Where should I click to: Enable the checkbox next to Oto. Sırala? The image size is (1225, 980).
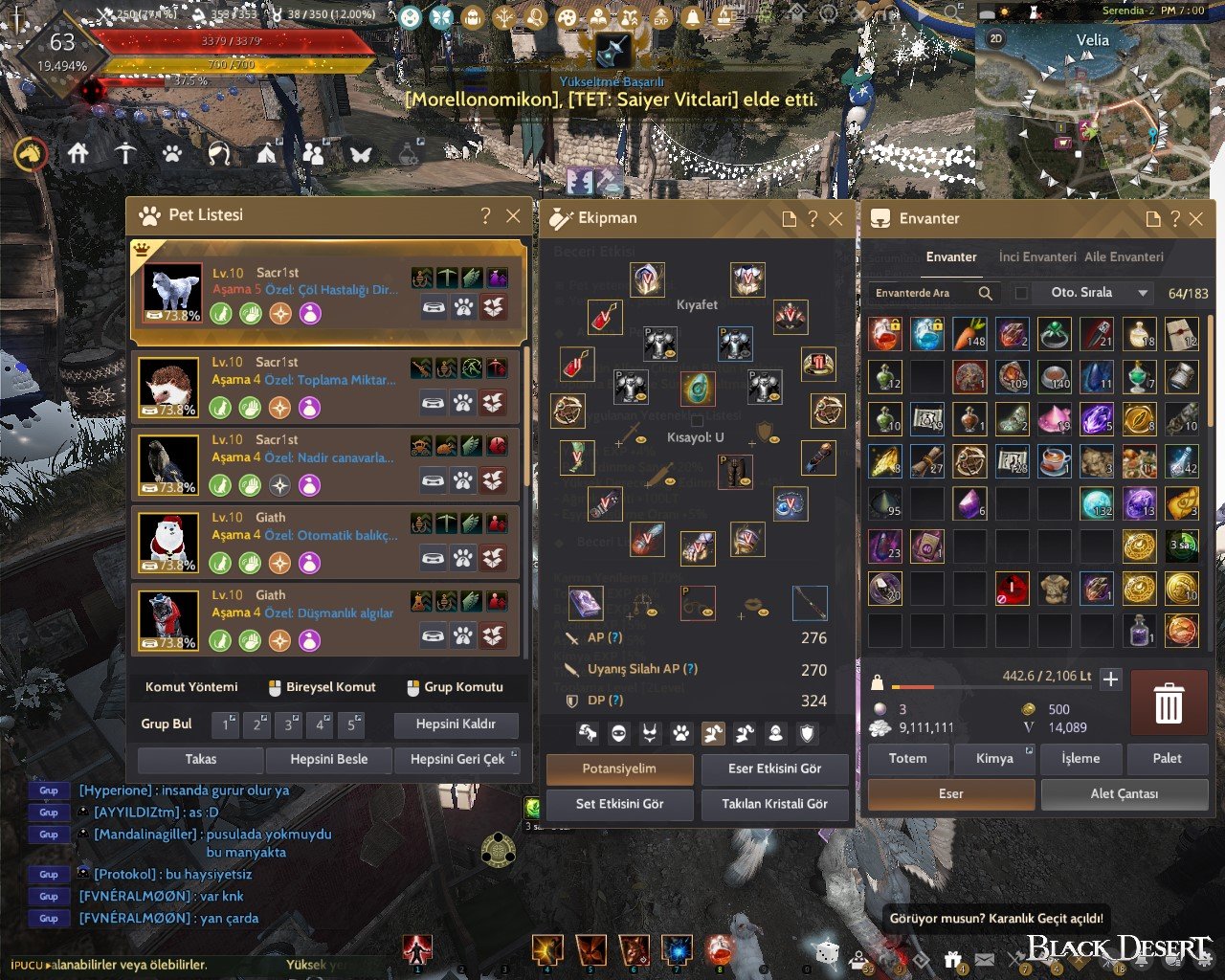(x=1020, y=293)
